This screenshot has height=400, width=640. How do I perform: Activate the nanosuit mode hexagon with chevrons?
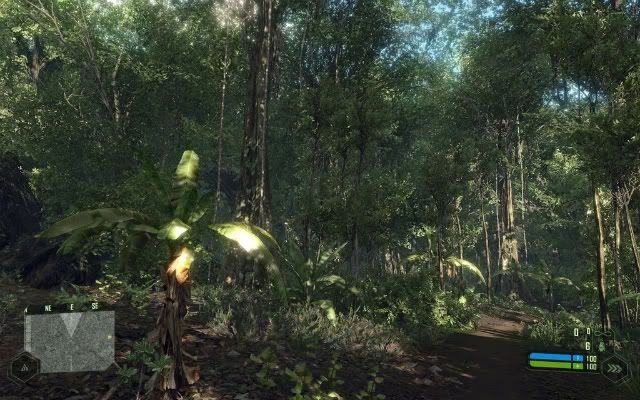pyautogui.click(x=614, y=366)
